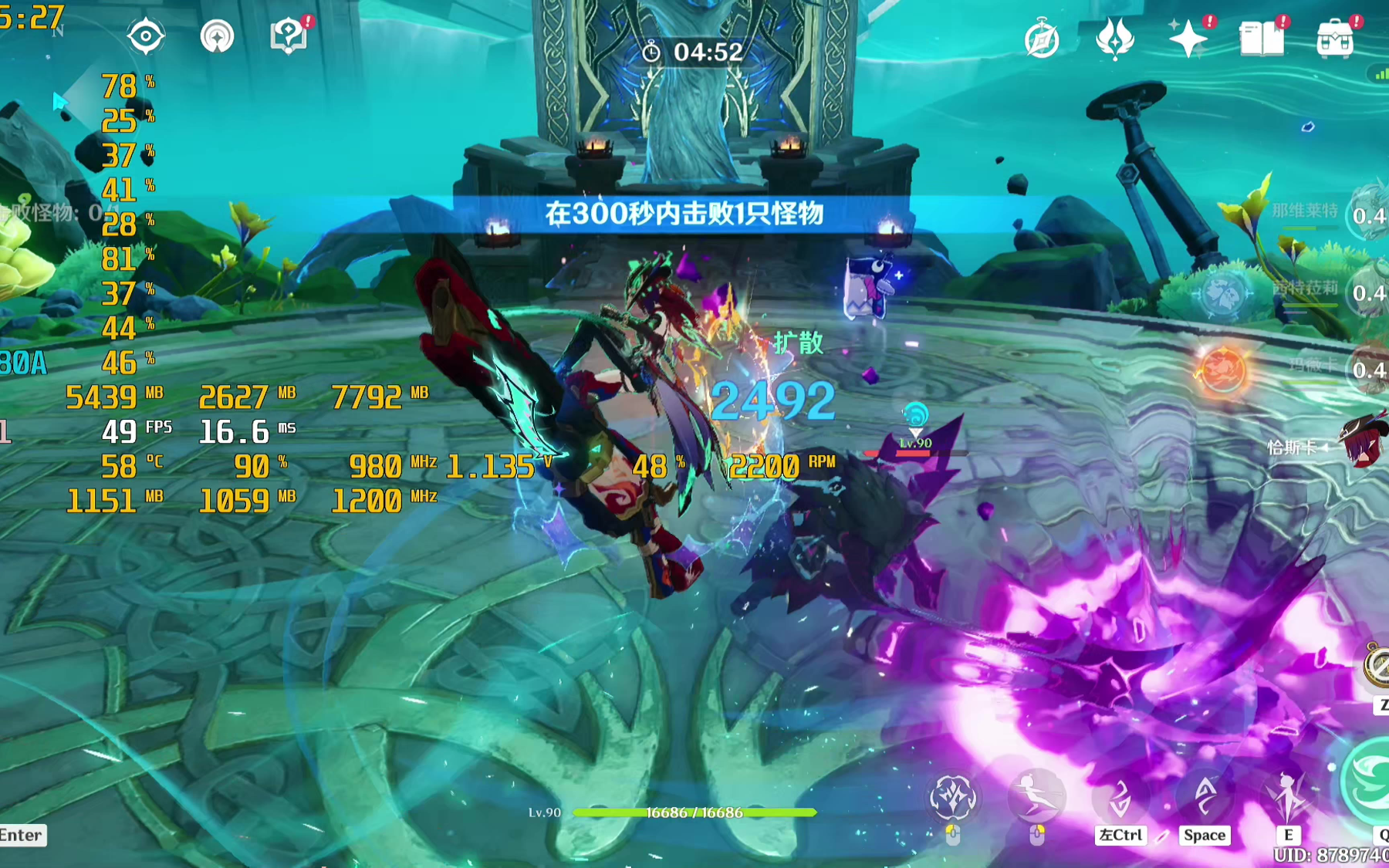
Task: Switch to party member 茜特菈莉
Action: [1367, 292]
